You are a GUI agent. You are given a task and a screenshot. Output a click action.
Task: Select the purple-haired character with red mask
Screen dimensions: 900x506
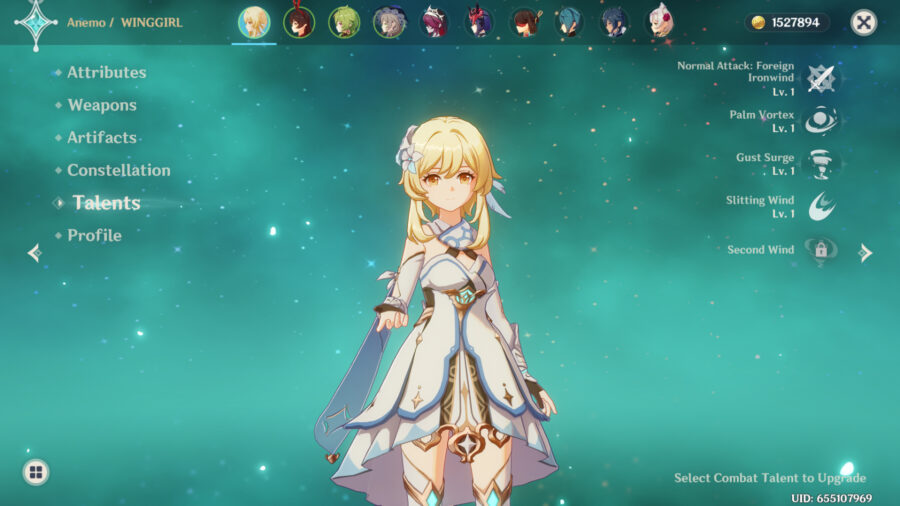(x=480, y=22)
